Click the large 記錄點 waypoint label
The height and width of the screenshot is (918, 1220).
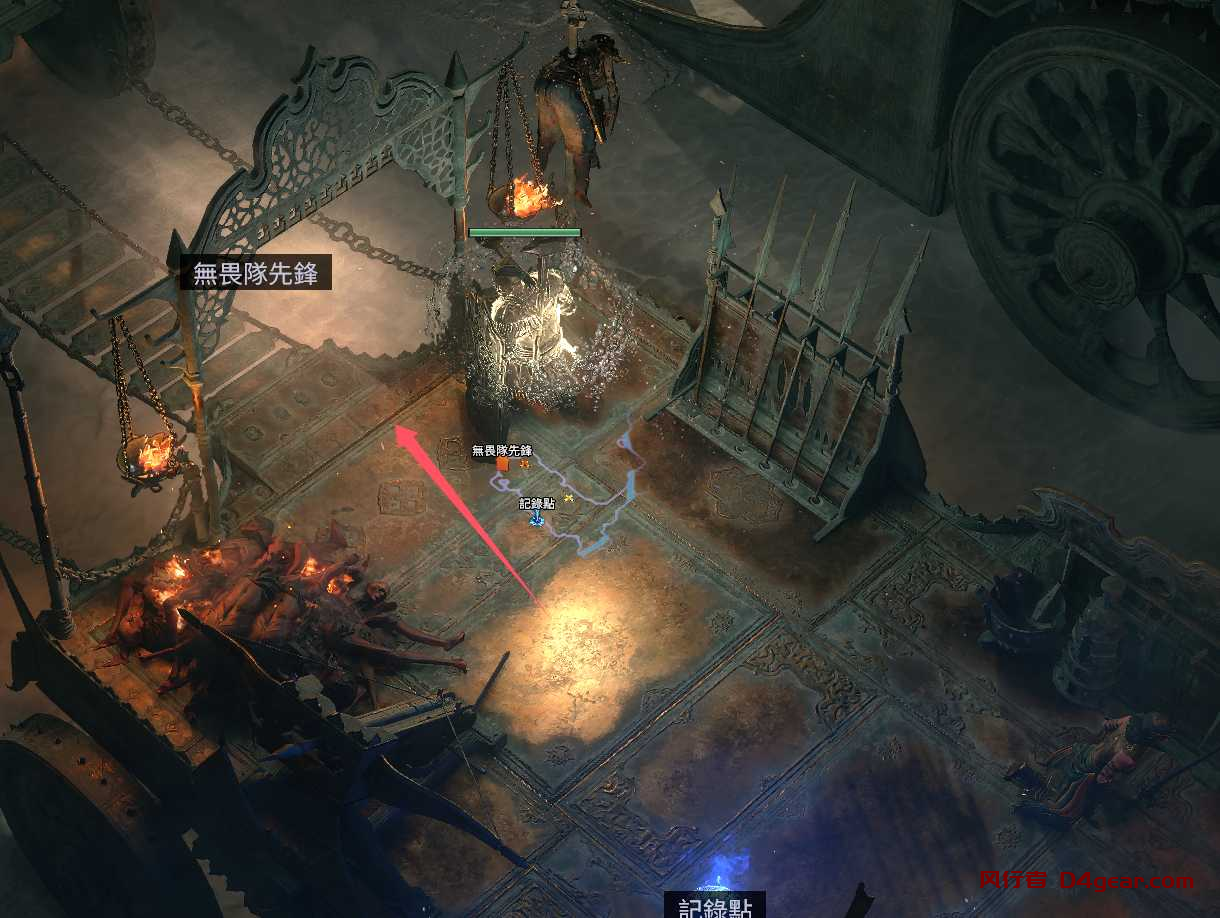715,906
